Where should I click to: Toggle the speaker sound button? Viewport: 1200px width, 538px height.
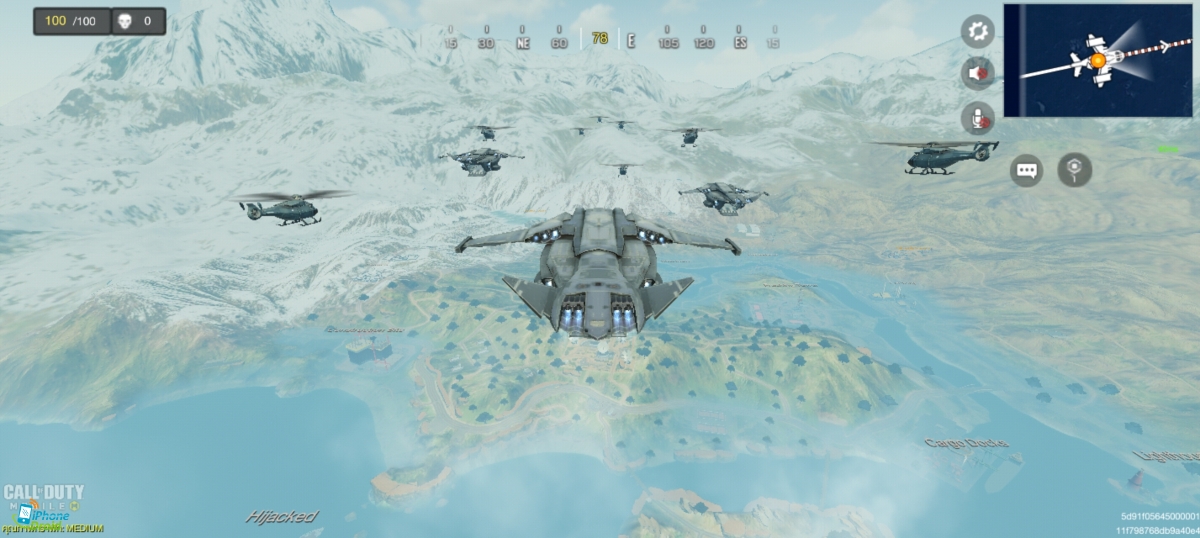click(977, 73)
